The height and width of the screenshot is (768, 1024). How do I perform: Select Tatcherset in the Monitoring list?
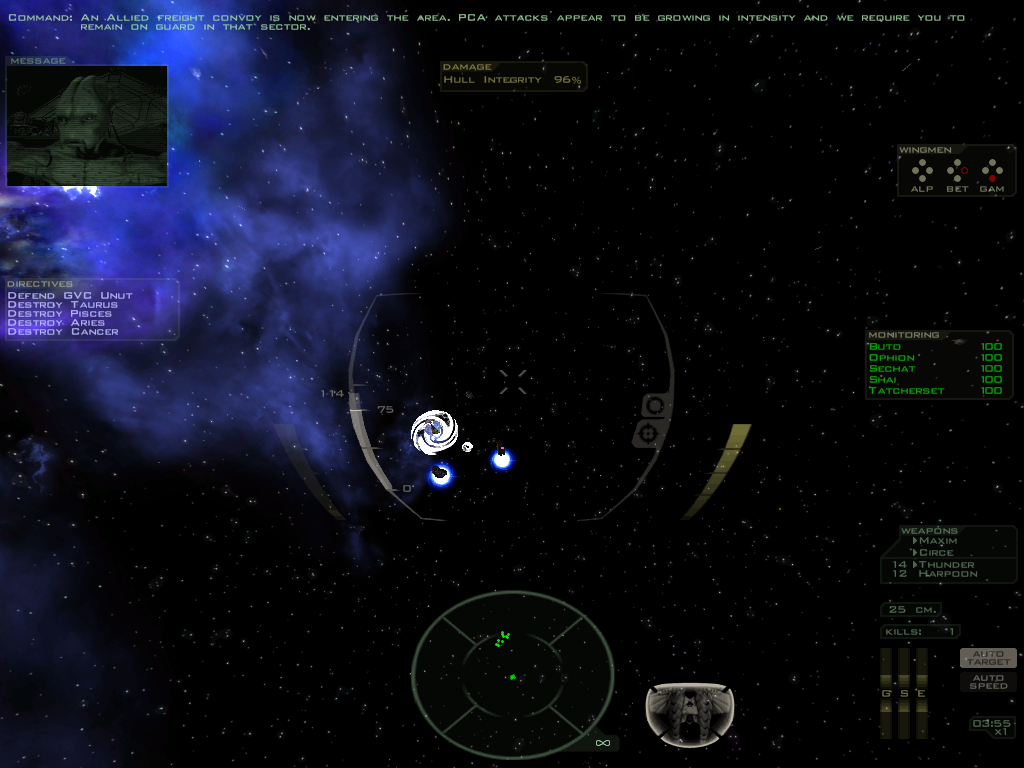pyautogui.click(x=906, y=391)
